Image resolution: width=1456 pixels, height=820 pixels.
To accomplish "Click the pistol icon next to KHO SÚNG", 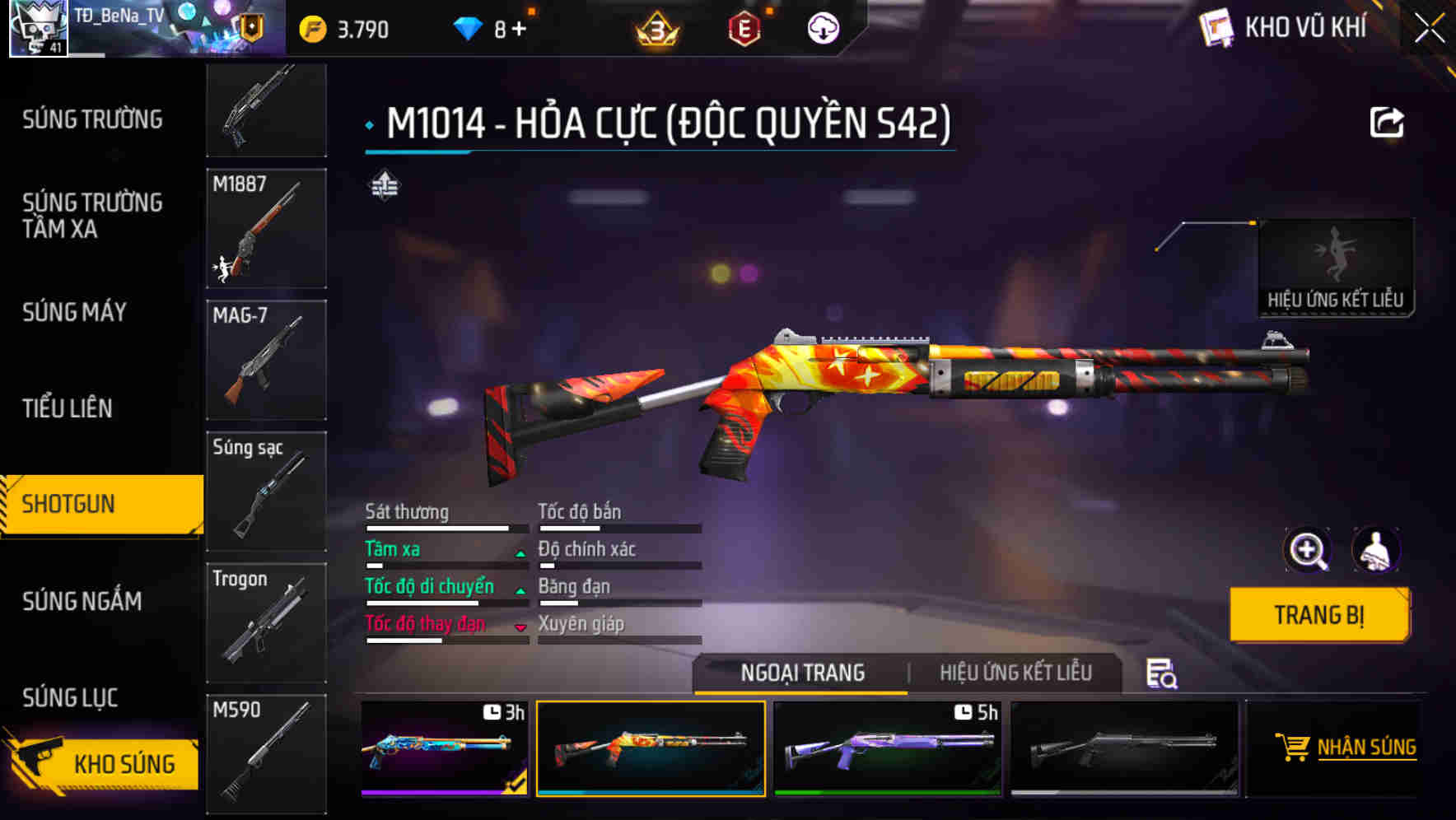I will 39,762.
